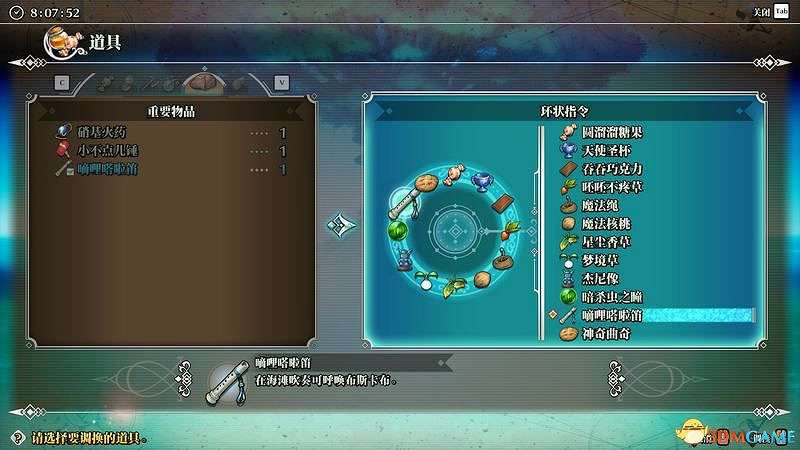Screen dimensions: 800x450
Task: Click the chalice icon on the ring wheel
Action: (482, 183)
